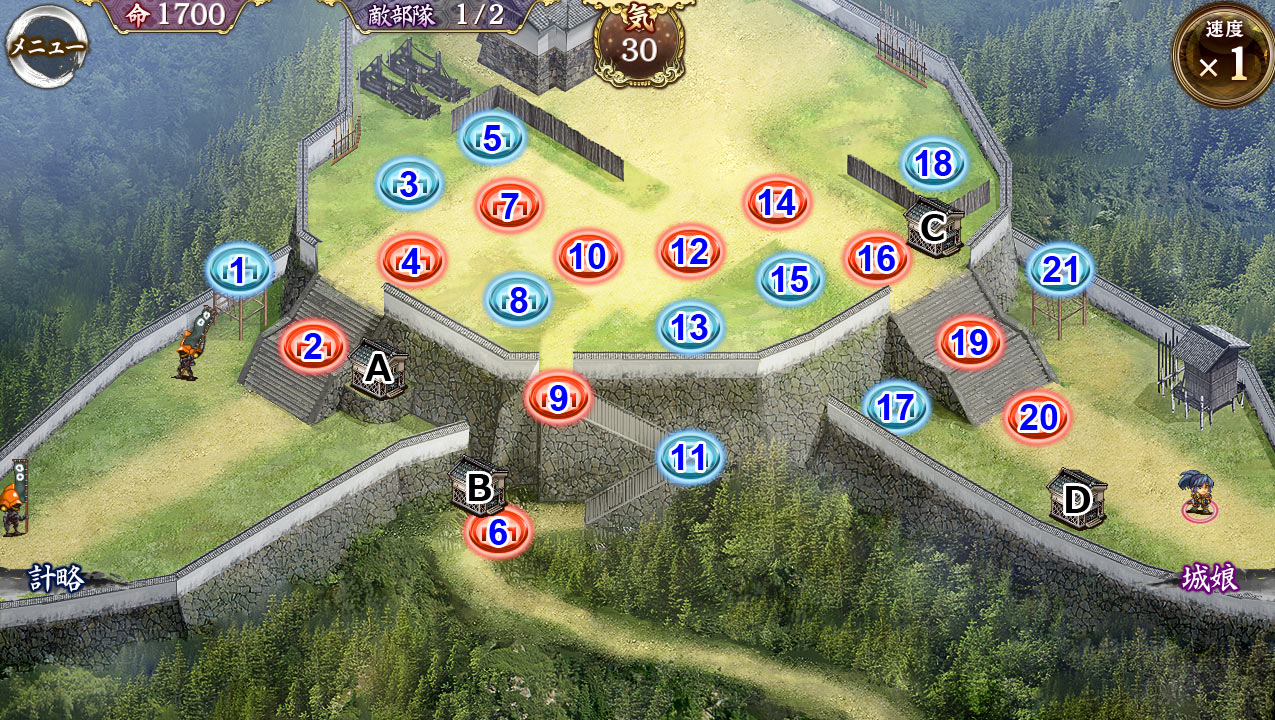Select blue deployment slot 1
1275x720 pixels.
239,270
